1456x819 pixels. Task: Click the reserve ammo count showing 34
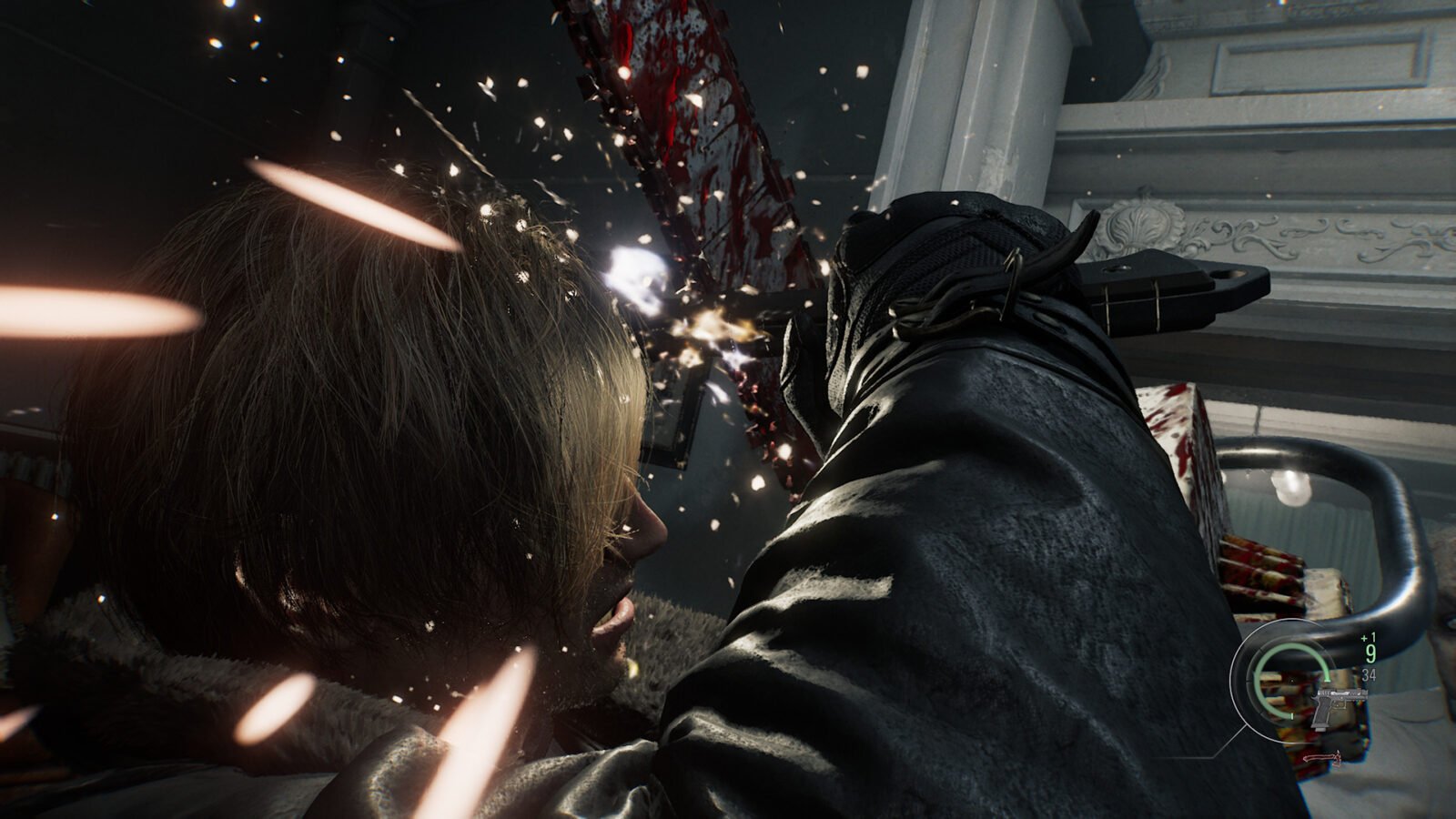click(1369, 674)
